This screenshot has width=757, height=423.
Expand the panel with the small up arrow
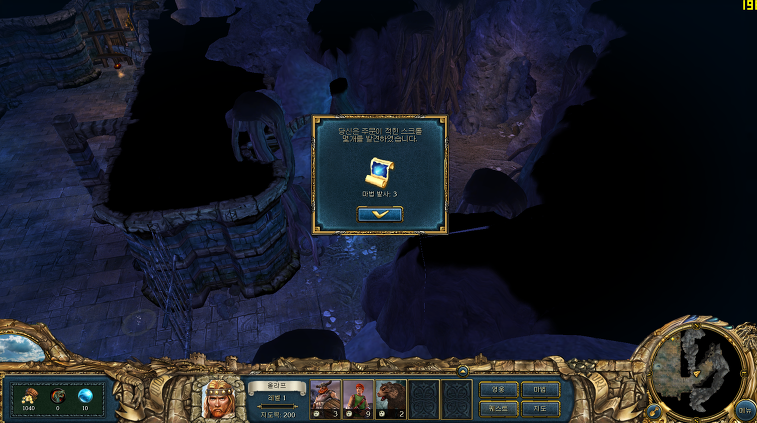pos(462,370)
